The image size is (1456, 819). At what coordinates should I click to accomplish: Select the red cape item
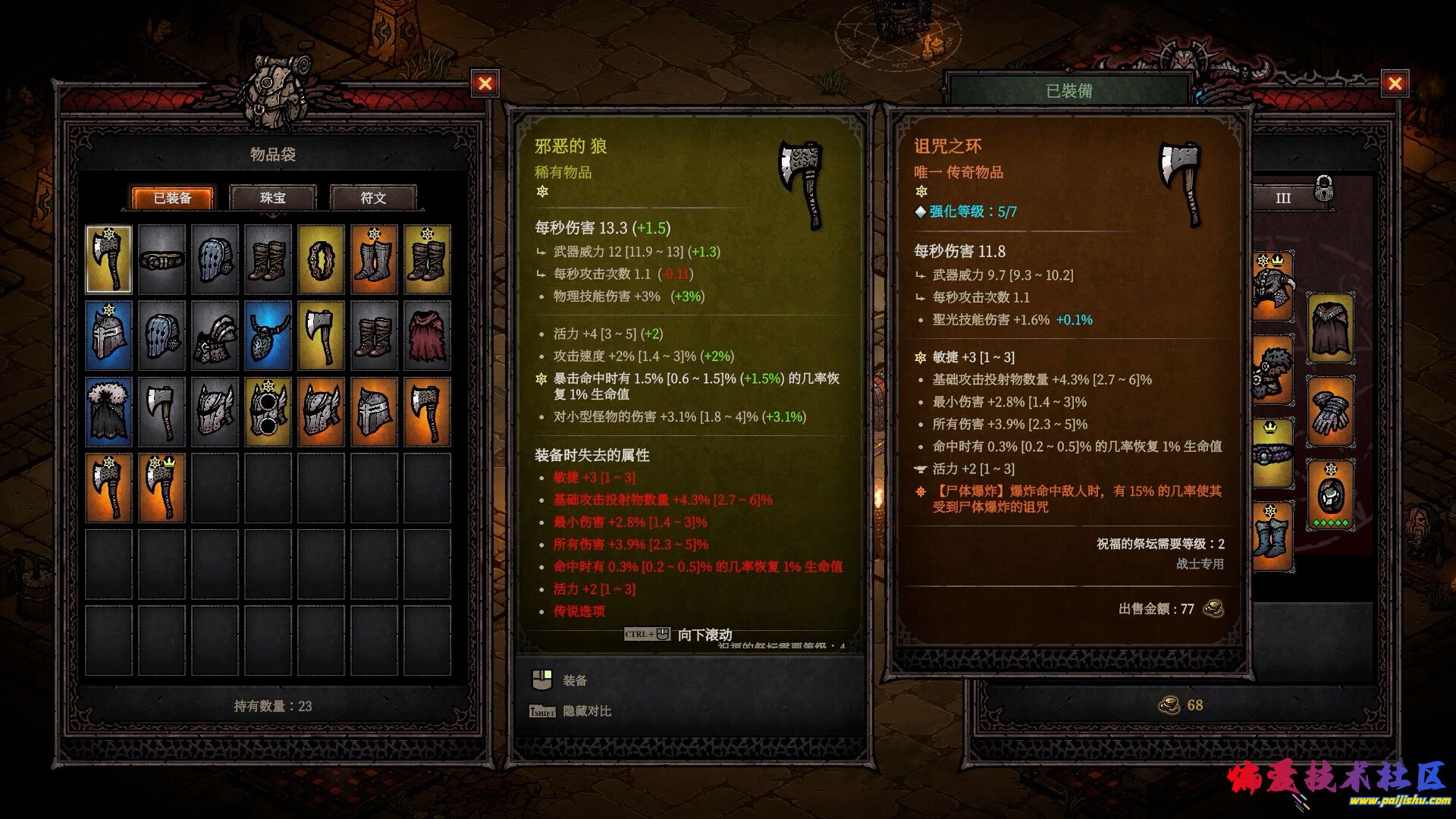point(427,336)
